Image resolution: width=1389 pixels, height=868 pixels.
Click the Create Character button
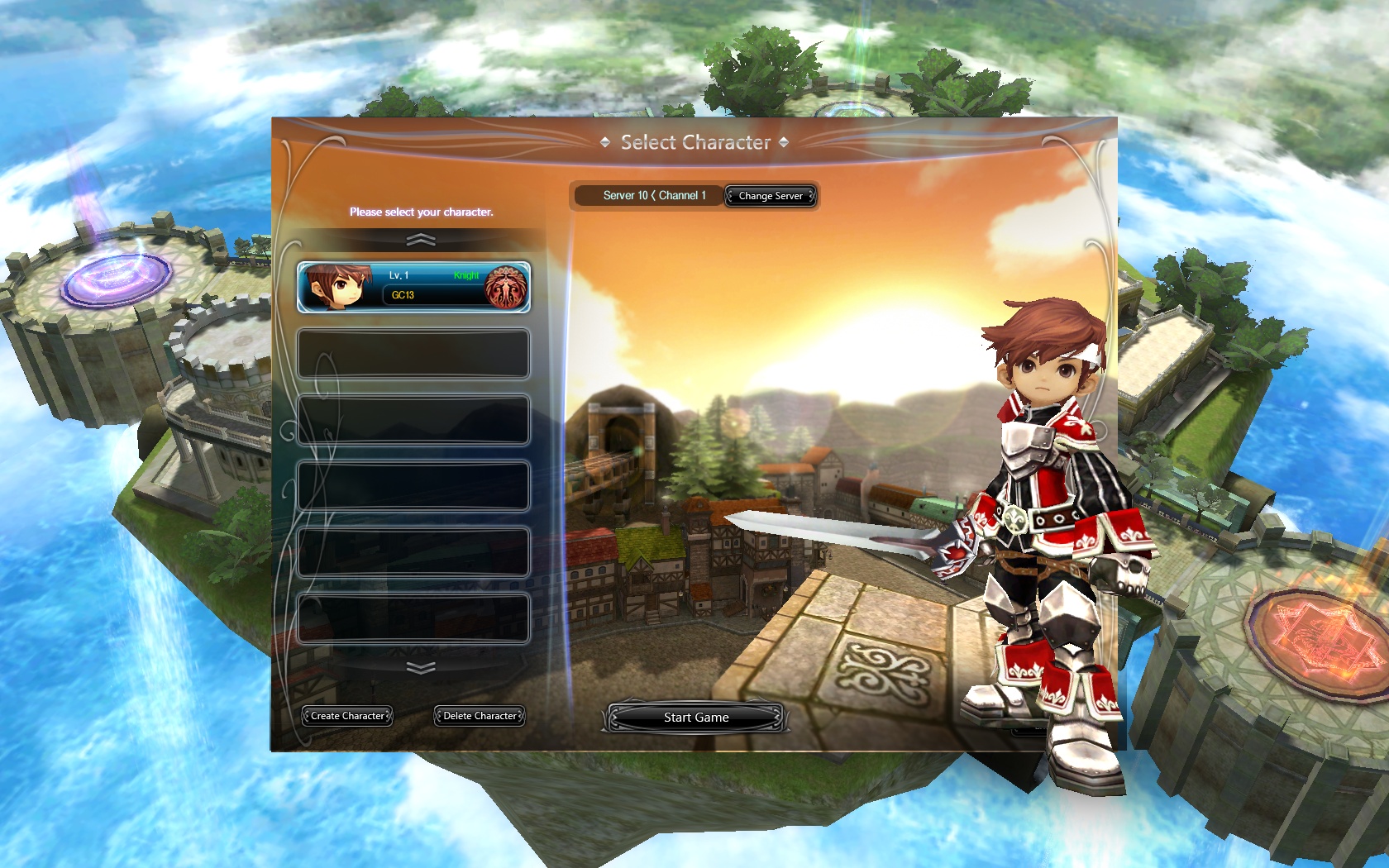pyautogui.click(x=347, y=716)
